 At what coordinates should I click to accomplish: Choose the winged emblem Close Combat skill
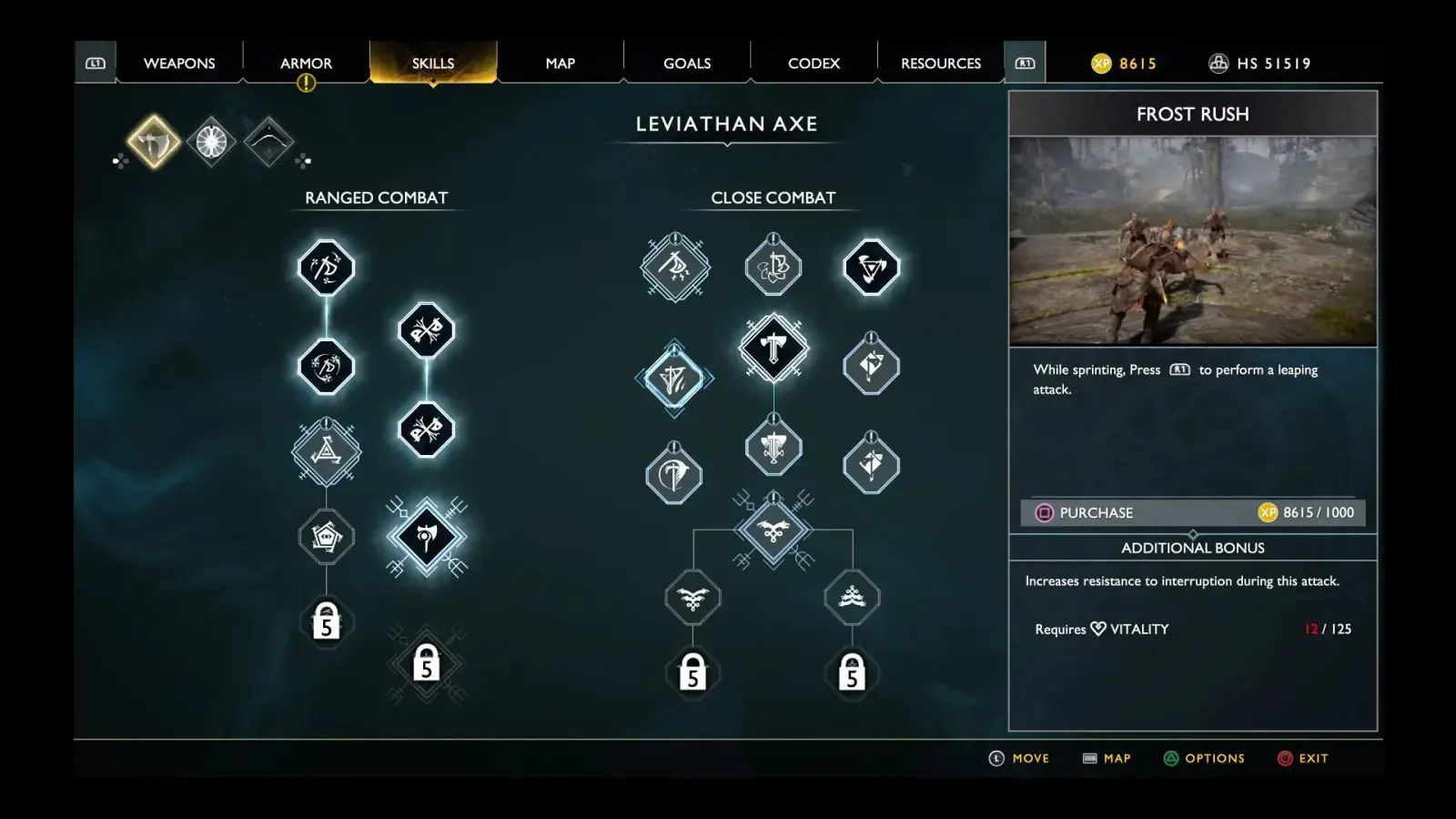tap(773, 531)
